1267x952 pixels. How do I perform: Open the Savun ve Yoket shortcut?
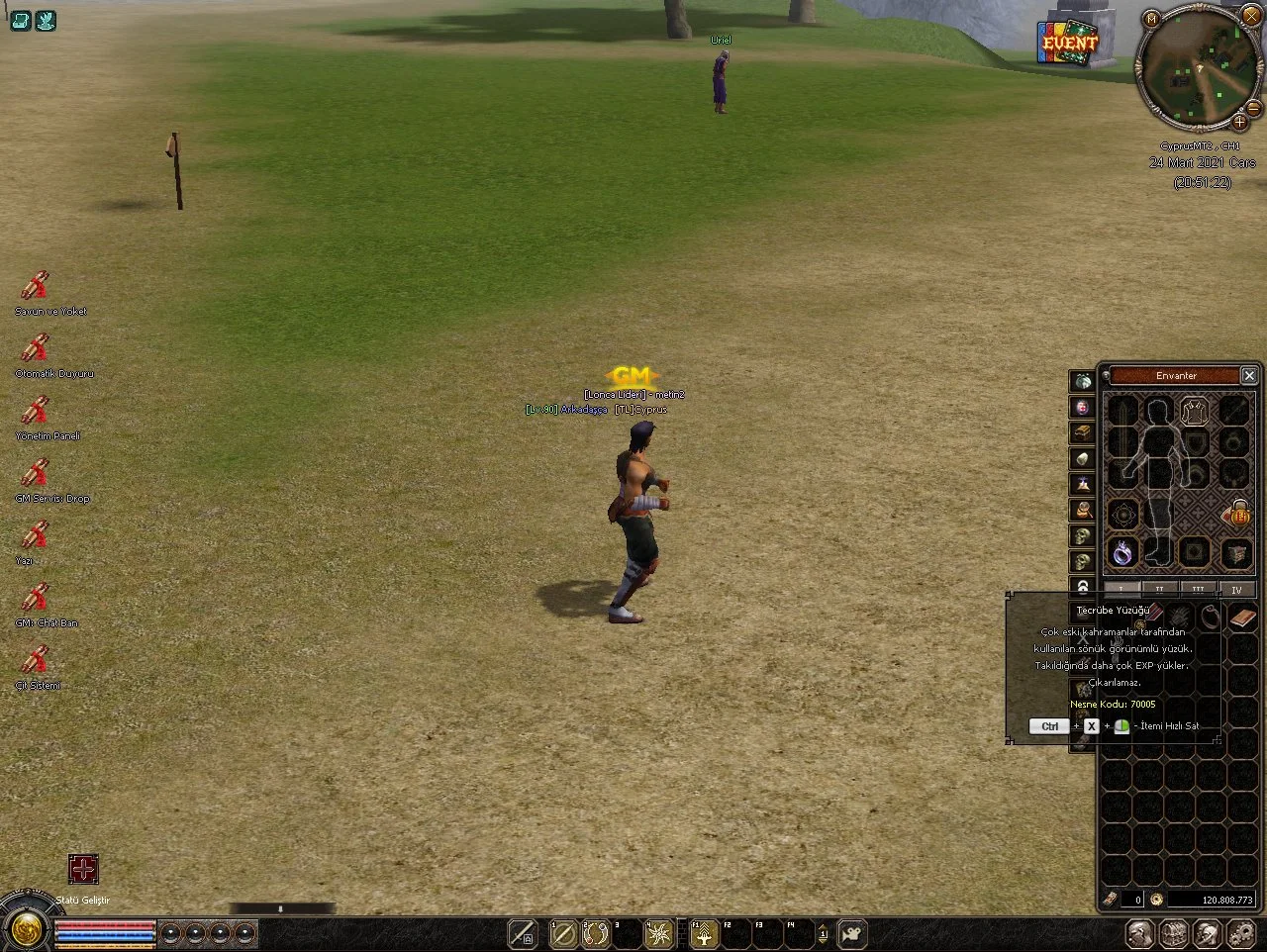[36, 286]
